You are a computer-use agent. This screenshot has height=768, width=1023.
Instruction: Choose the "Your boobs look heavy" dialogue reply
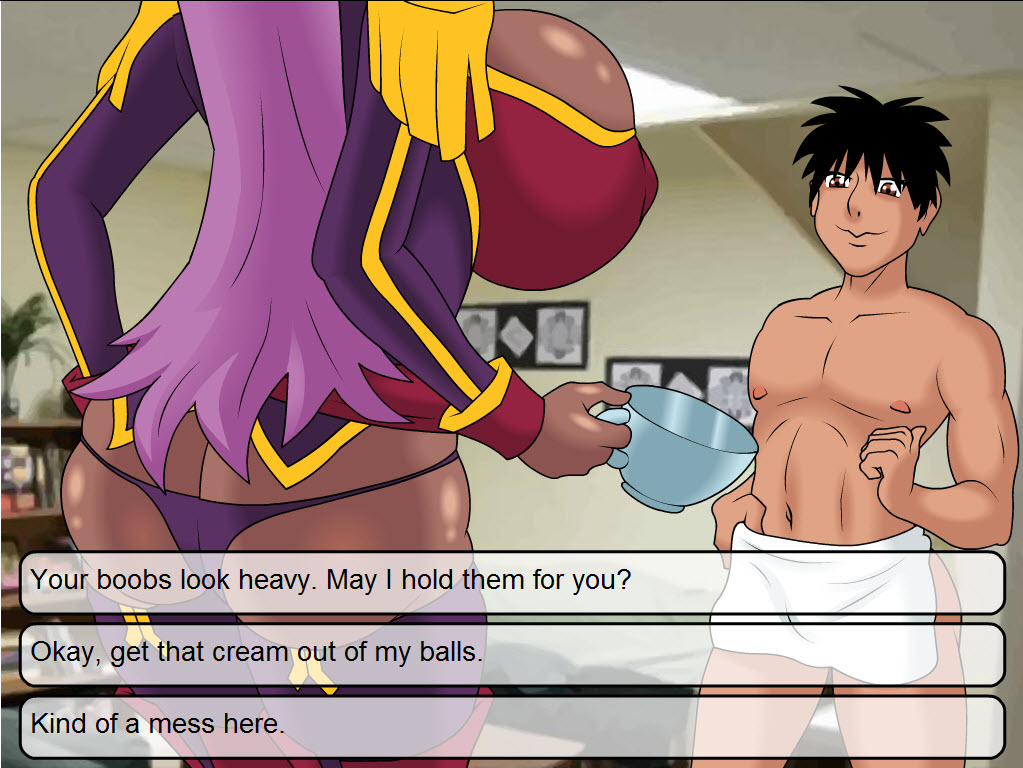point(511,581)
